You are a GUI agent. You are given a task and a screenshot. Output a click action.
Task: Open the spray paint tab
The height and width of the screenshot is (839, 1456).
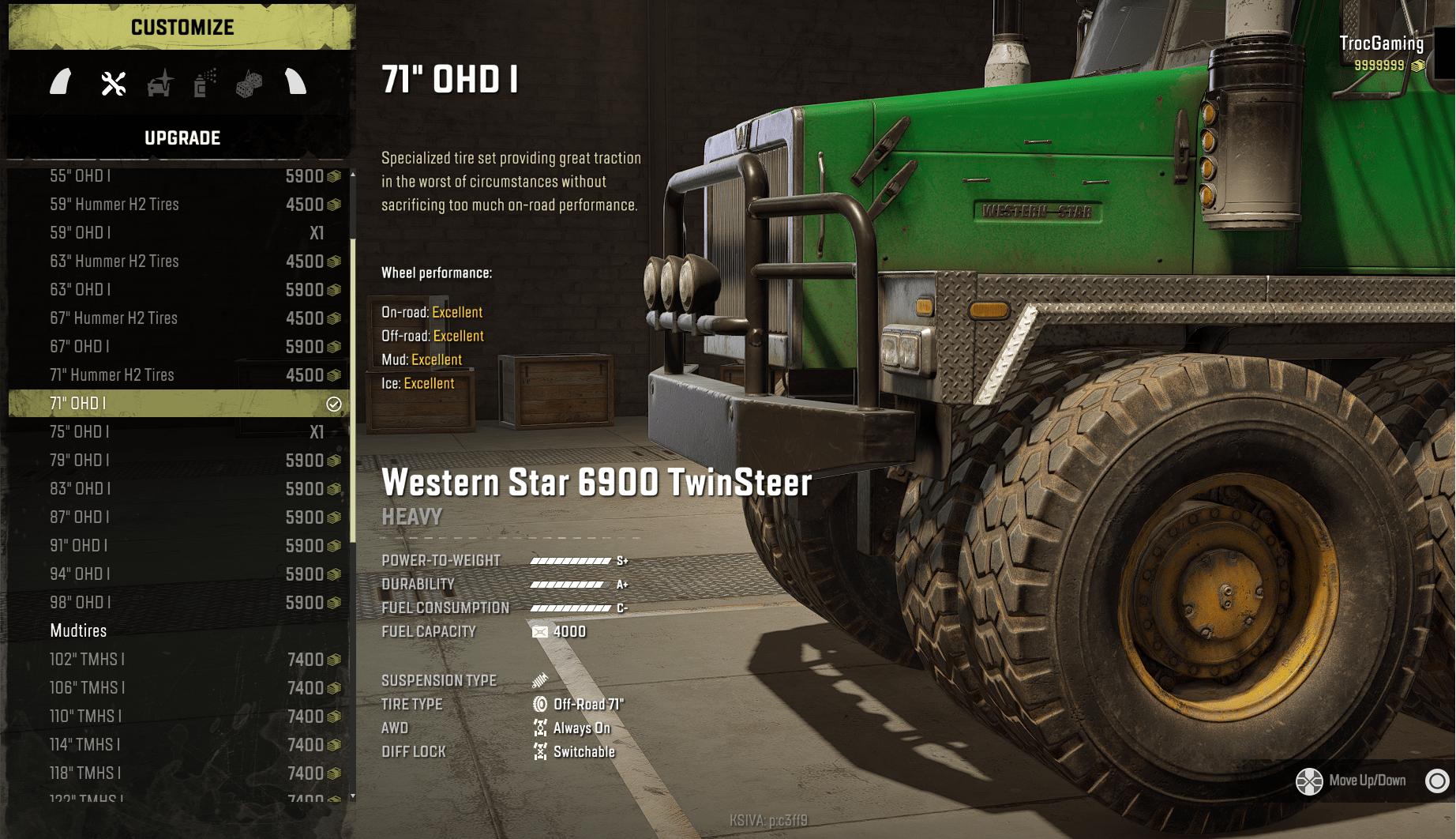coord(205,83)
